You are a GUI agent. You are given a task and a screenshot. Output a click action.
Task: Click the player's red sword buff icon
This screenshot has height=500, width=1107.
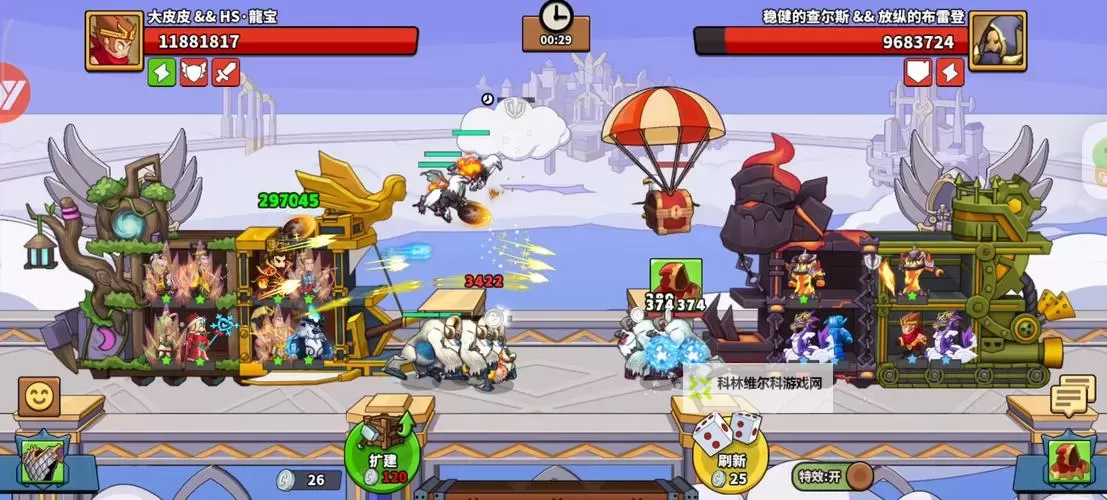(226, 72)
